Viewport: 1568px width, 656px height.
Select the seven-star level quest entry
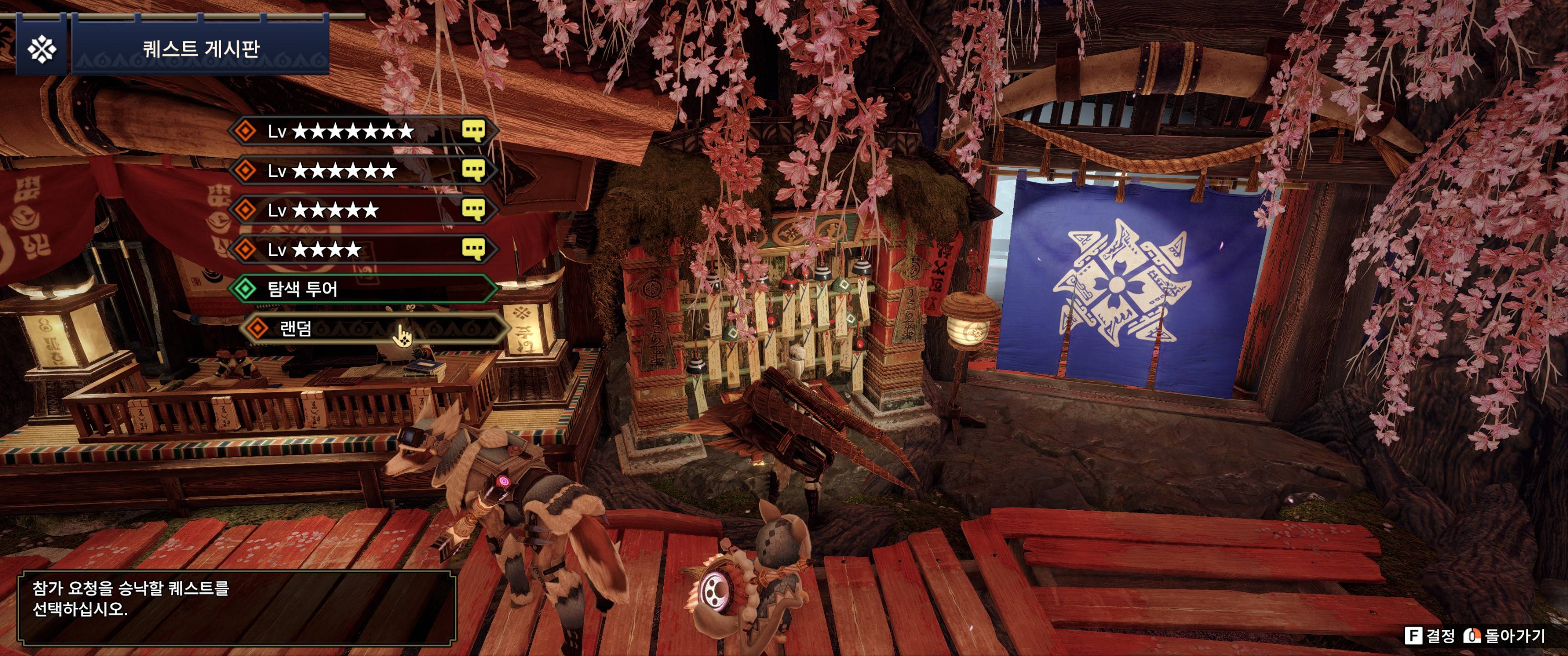tap(362, 132)
